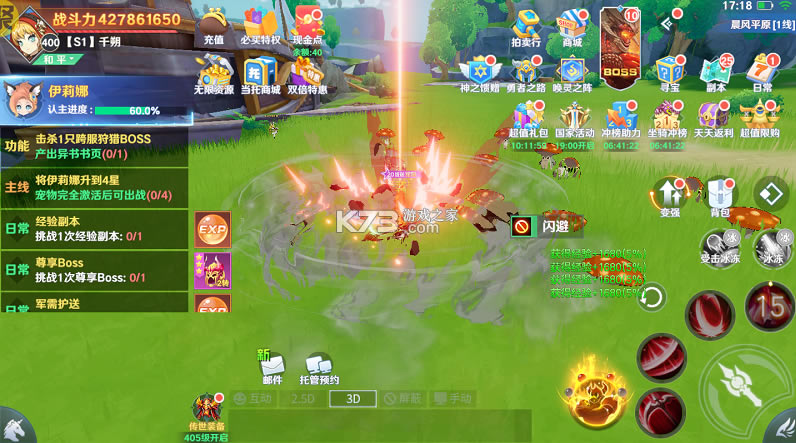Open the 日常 daily activities calendar
Screen dimensions: 796x443
762,74
